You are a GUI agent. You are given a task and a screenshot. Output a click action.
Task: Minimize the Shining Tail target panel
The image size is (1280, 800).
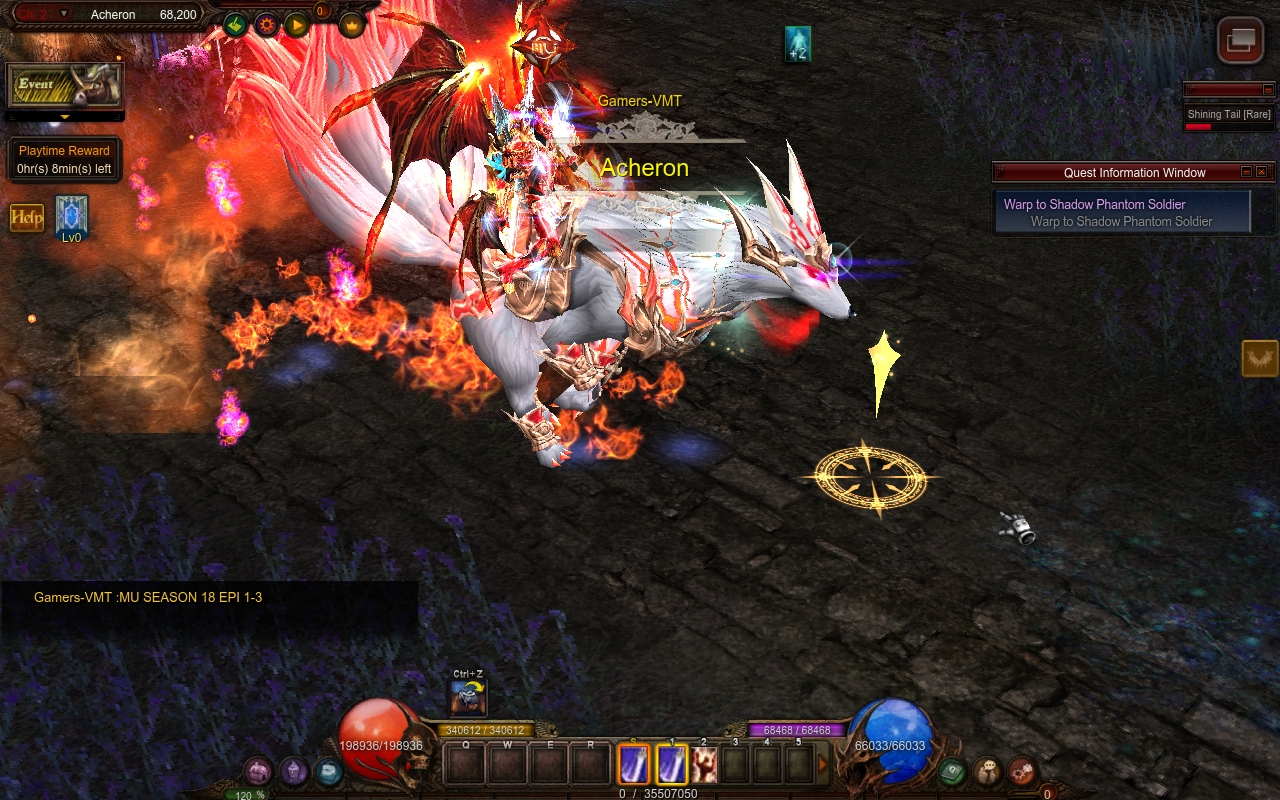[x=1268, y=90]
